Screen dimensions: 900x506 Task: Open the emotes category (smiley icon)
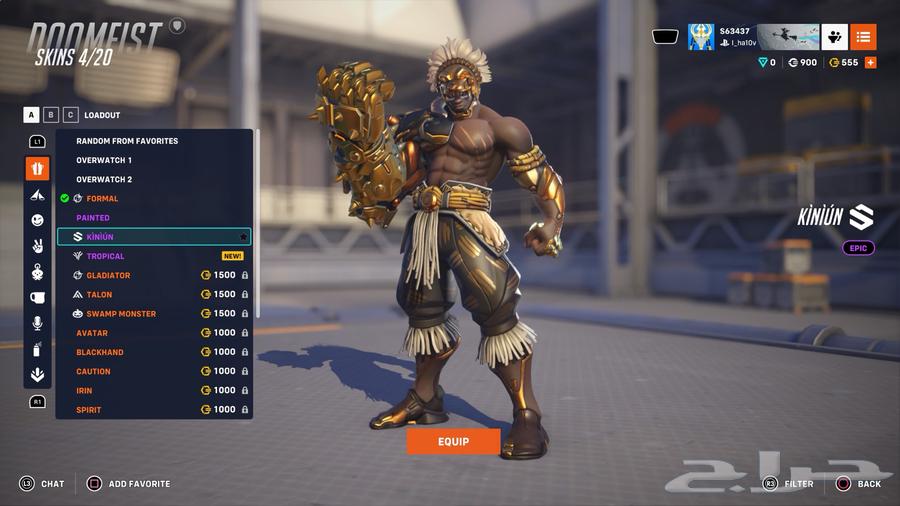pos(37,220)
